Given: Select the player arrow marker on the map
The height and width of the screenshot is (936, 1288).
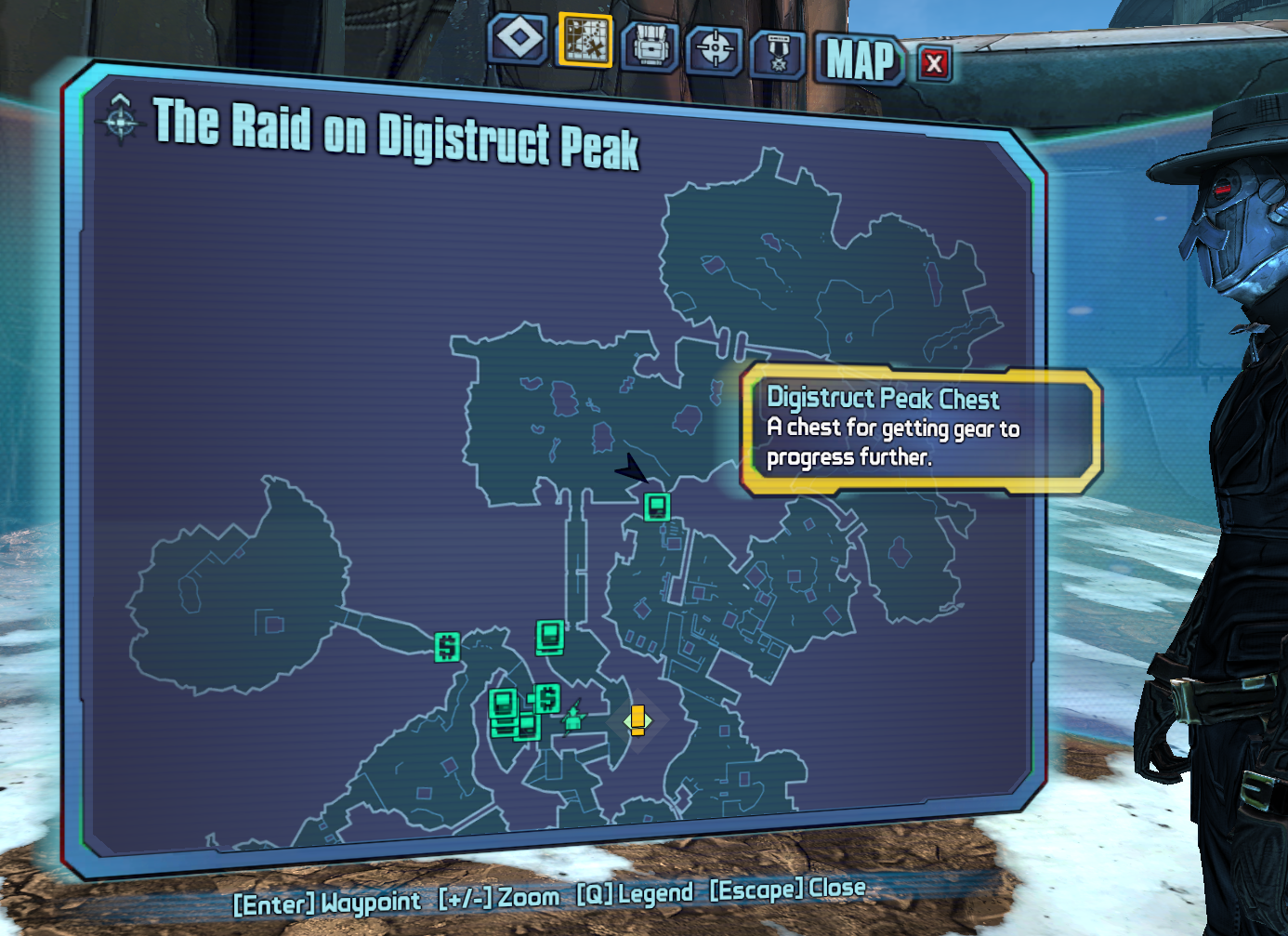Looking at the screenshot, I should coord(632,468).
